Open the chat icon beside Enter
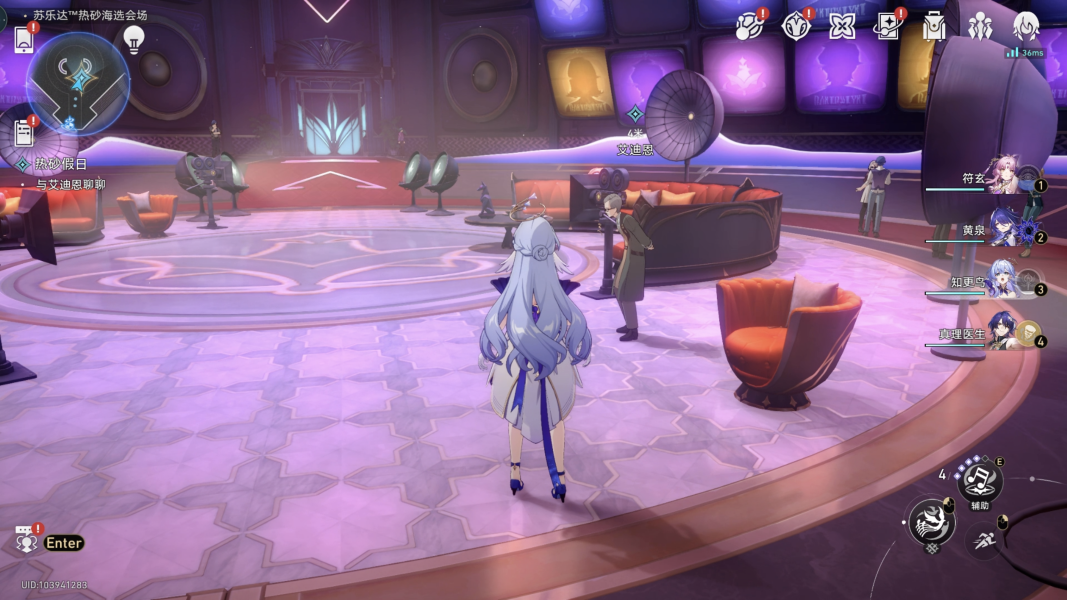This screenshot has height=600, width=1067. (26, 541)
